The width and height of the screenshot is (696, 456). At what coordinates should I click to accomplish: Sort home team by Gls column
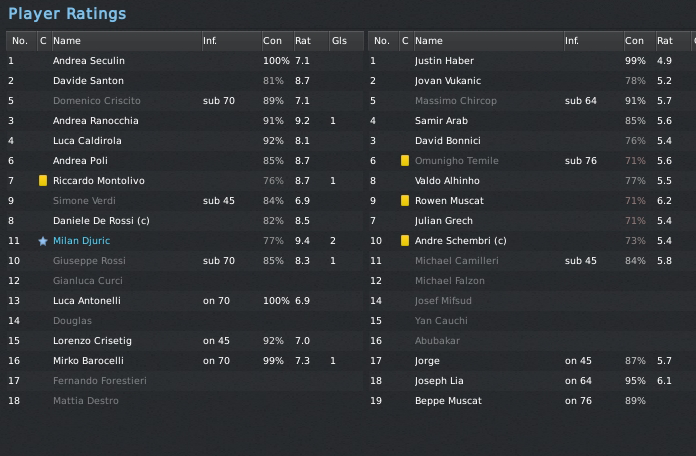(339, 41)
